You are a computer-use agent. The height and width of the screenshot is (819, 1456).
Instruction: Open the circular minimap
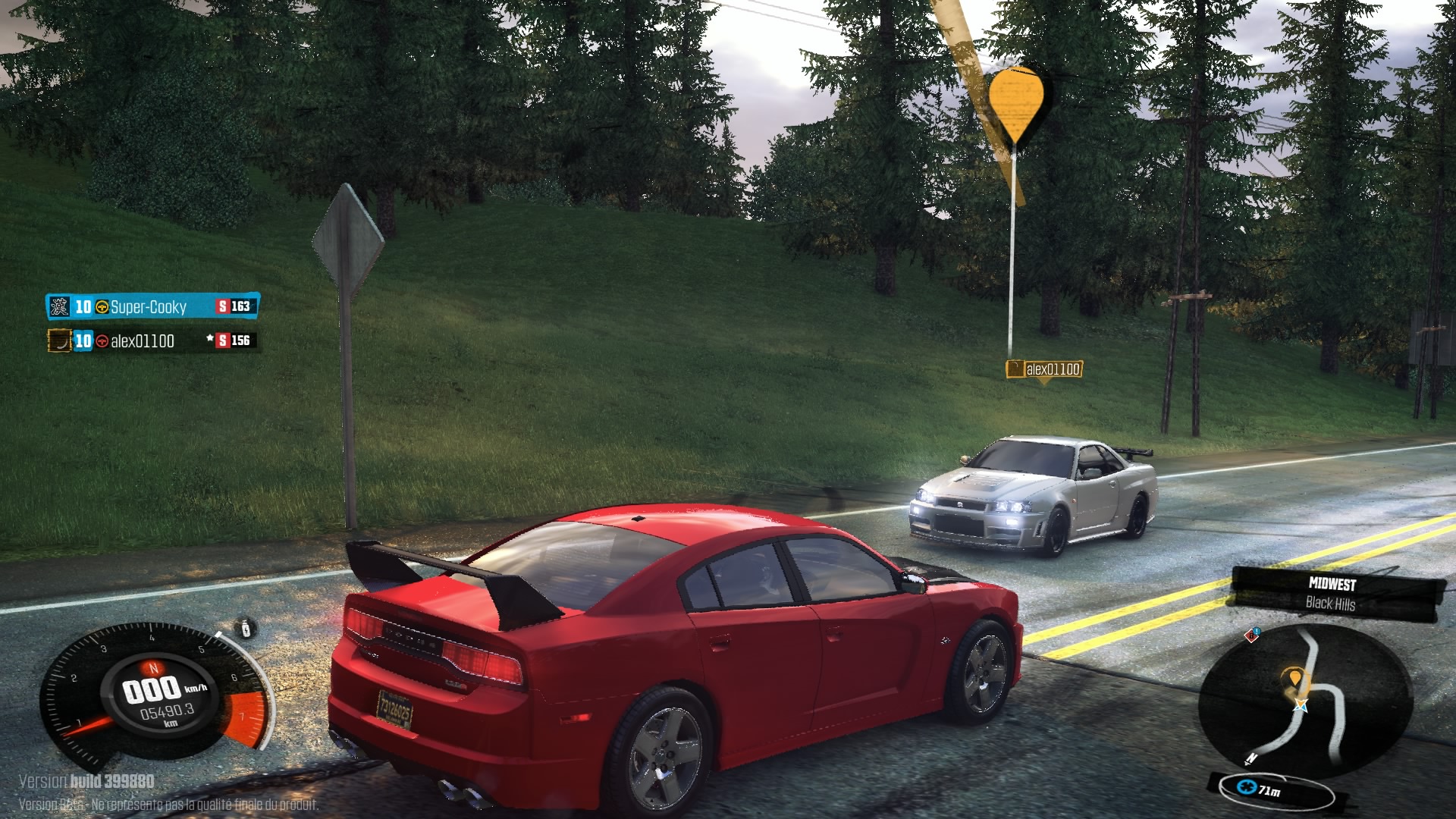pyautogui.click(x=1304, y=701)
